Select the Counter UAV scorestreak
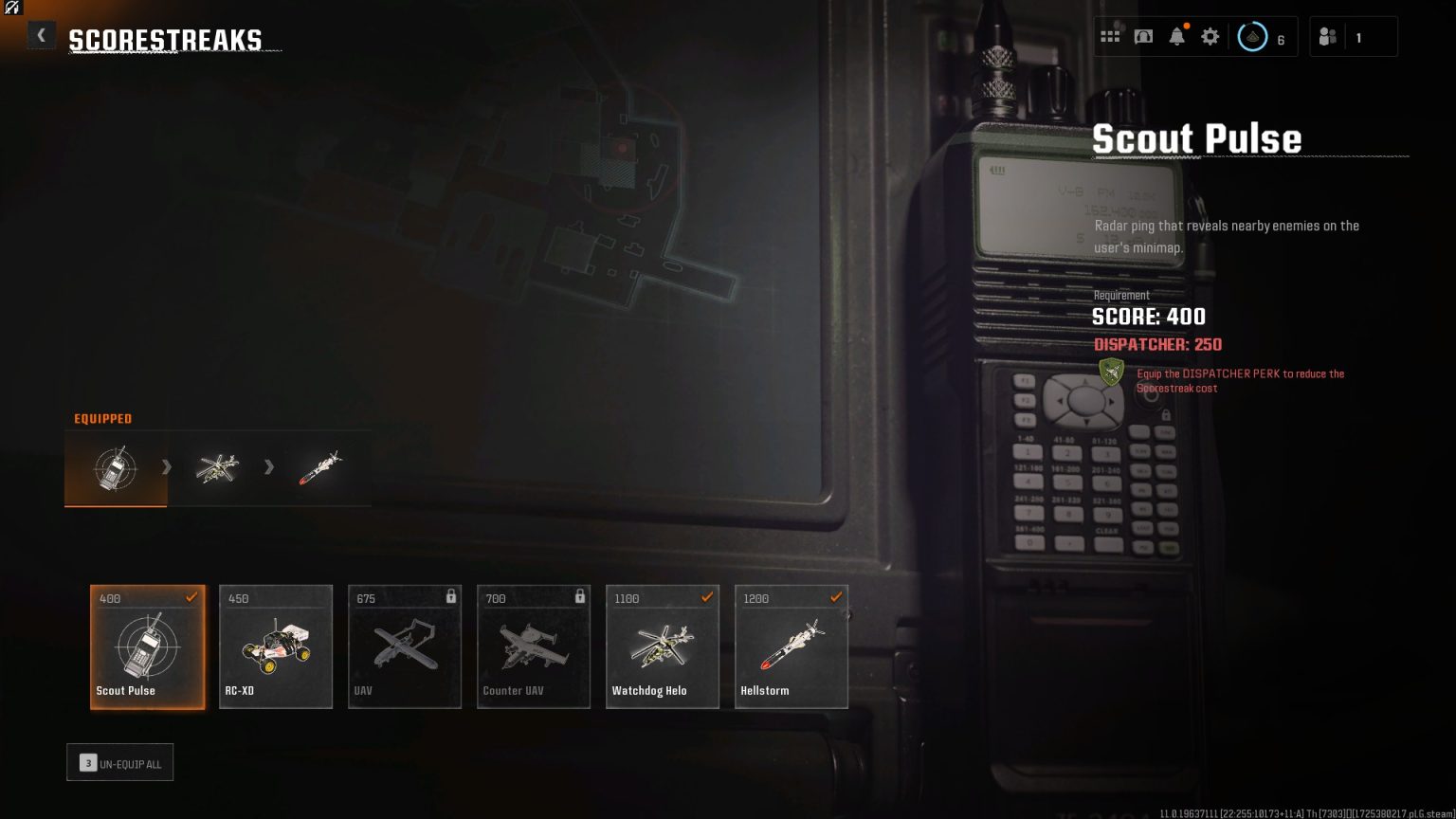This screenshot has width=1456, height=819. (534, 646)
